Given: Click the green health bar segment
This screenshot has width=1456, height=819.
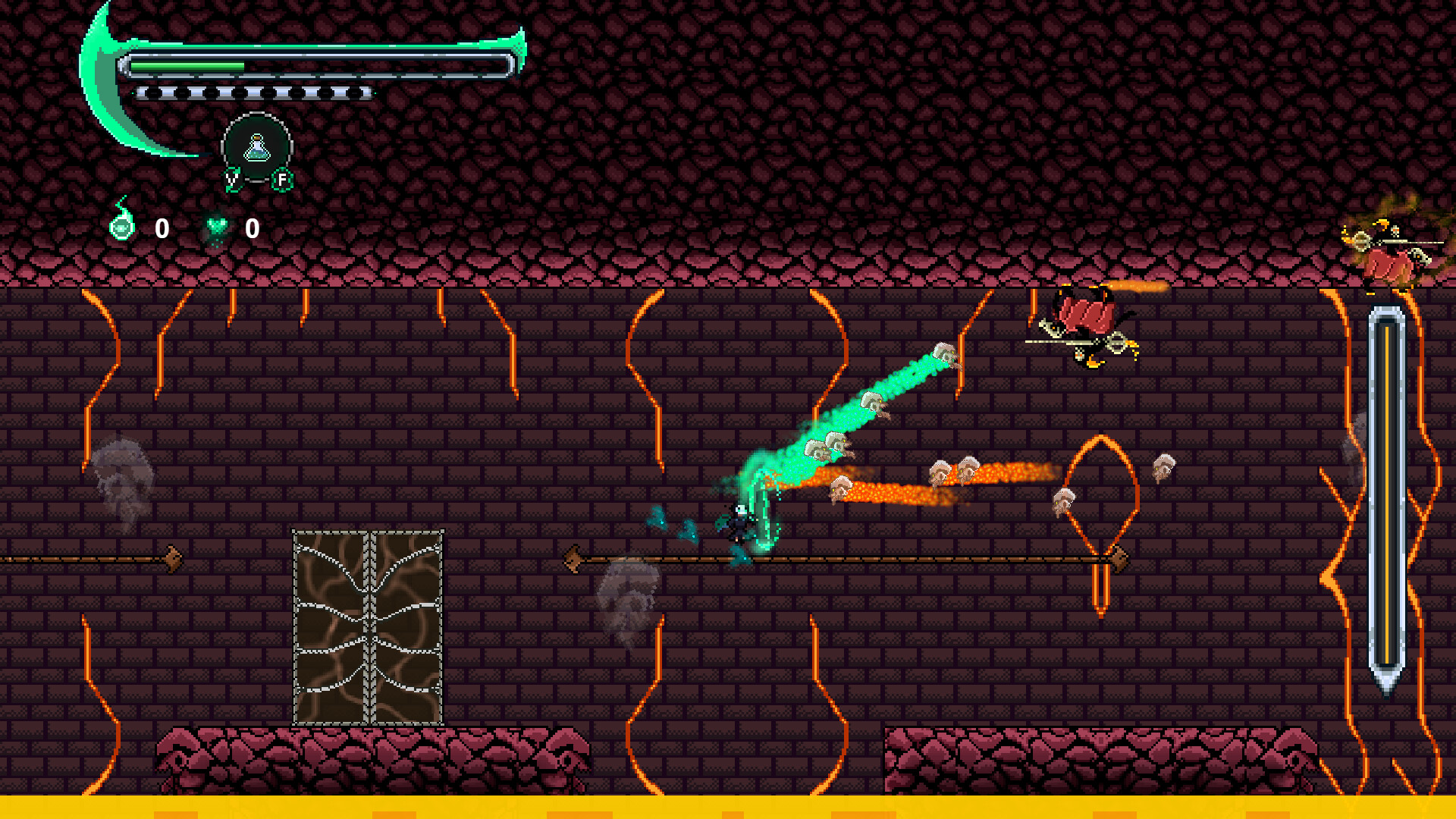Looking at the screenshot, I should tap(186, 65).
